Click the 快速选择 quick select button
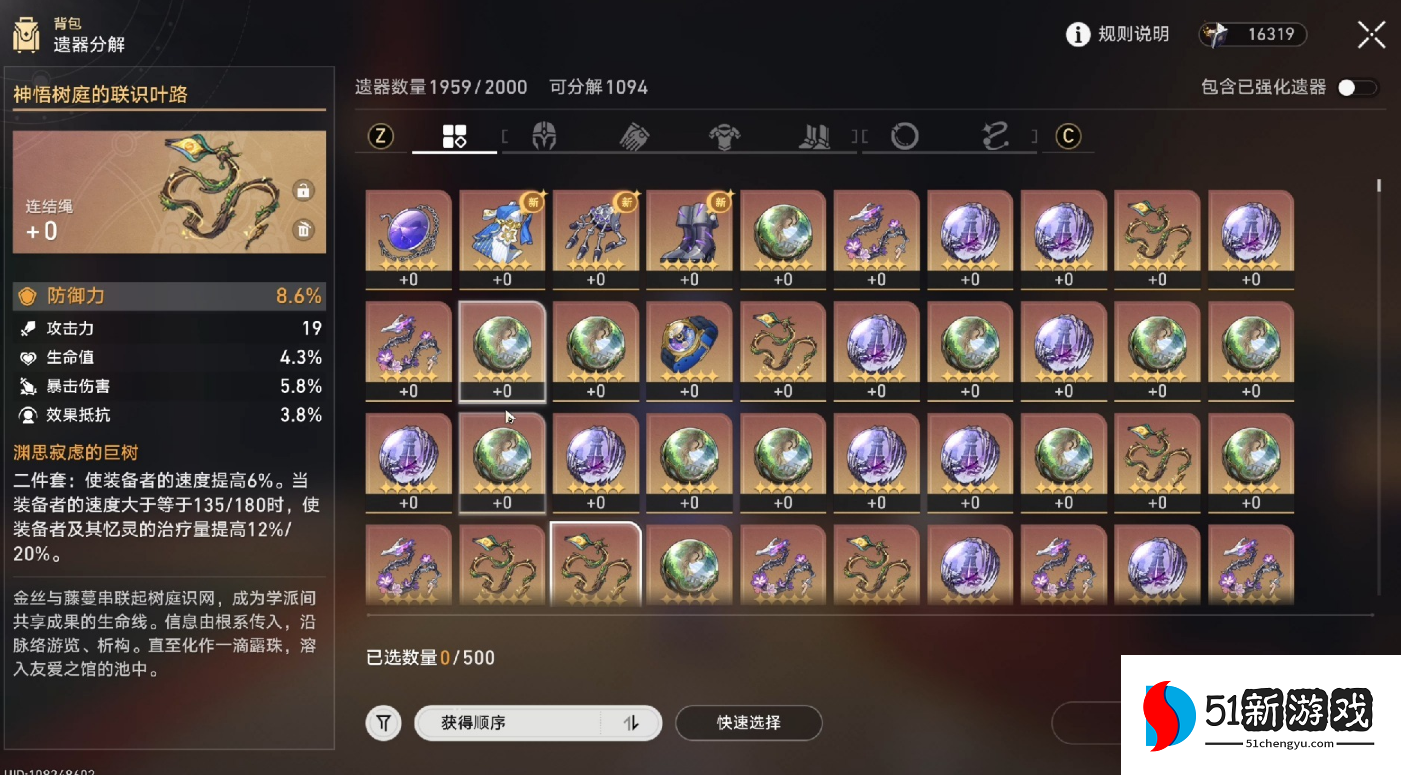The image size is (1401, 775). point(748,722)
